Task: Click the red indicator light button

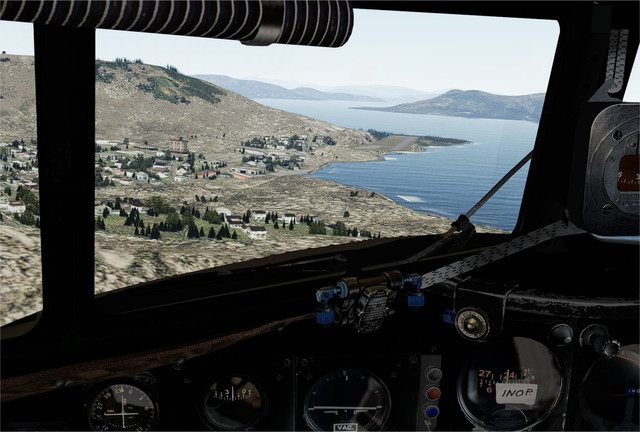Action: point(432,393)
